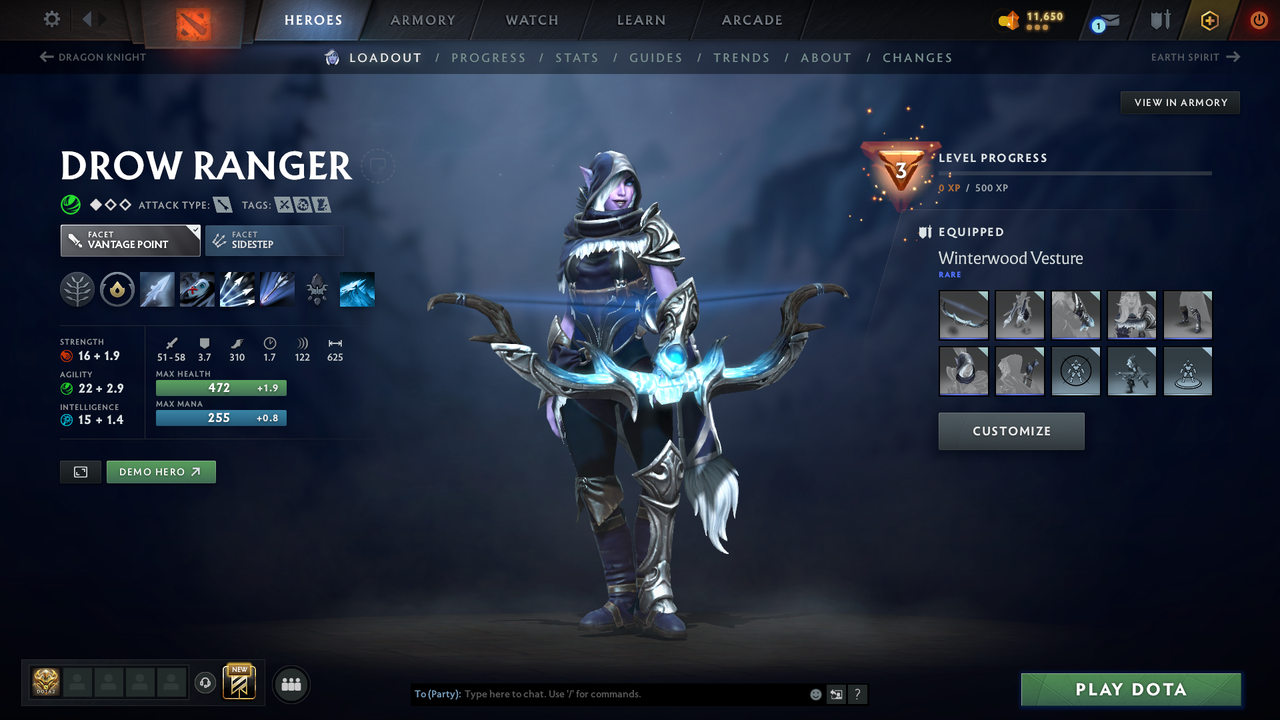Show the hero Stats section
This screenshot has height=720, width=1280.
[577, 58]
